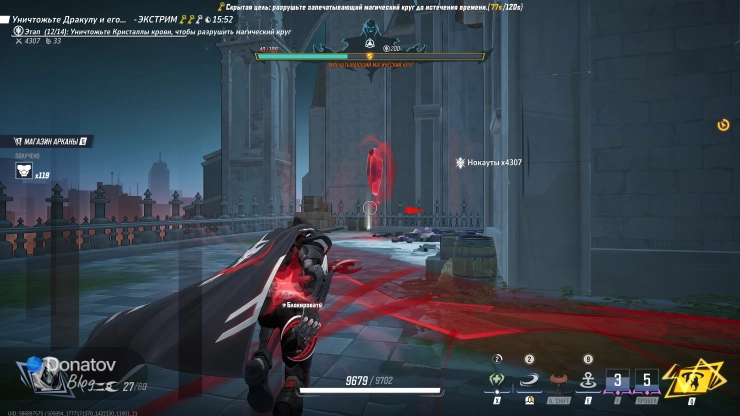This screenshot has height=416, width=740.
Task: Select the ability slot showing 3
Action: (620, 381)
